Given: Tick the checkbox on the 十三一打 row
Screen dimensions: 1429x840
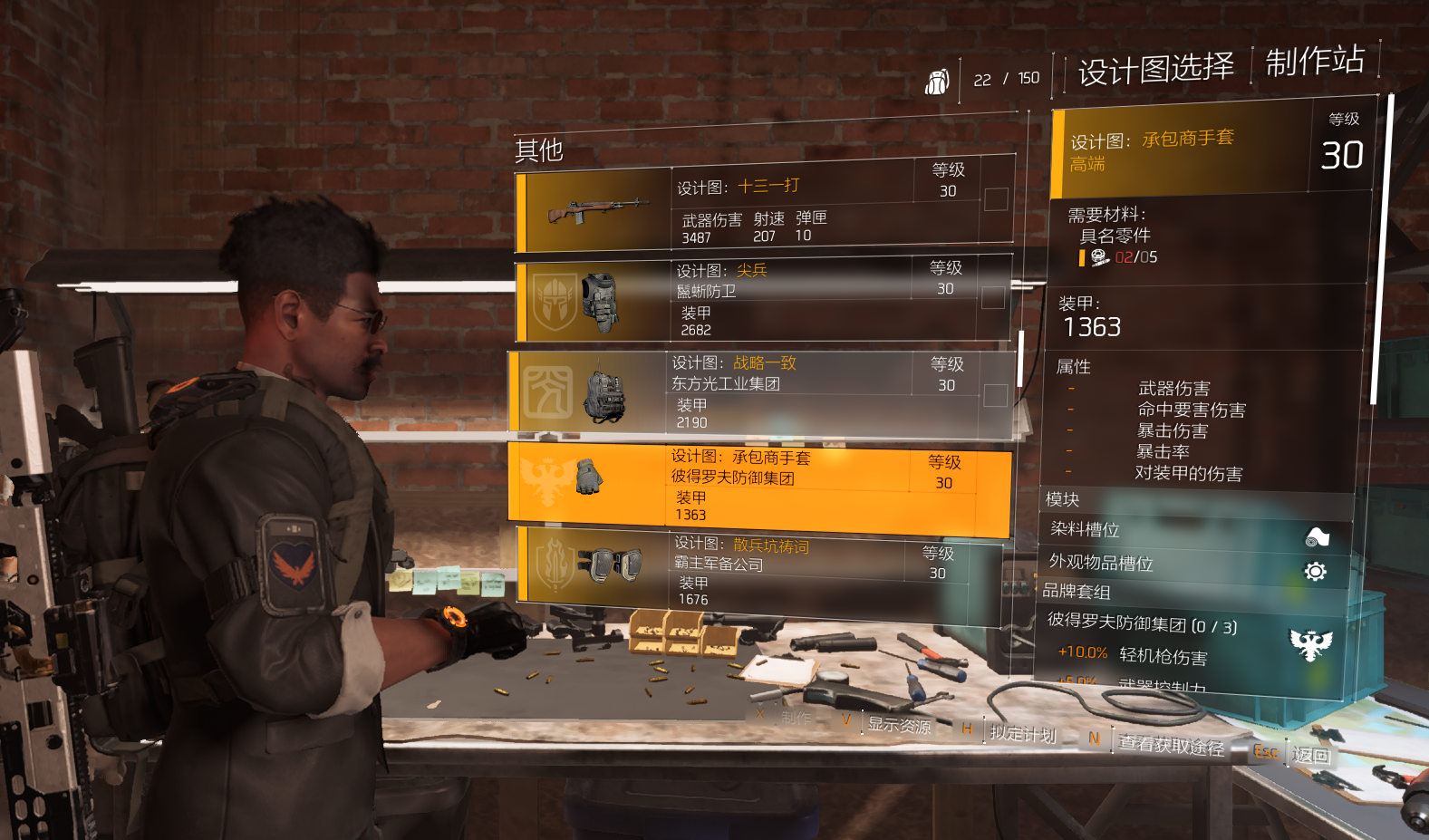Looking at the screenshot, I should [x=996, y=199].
